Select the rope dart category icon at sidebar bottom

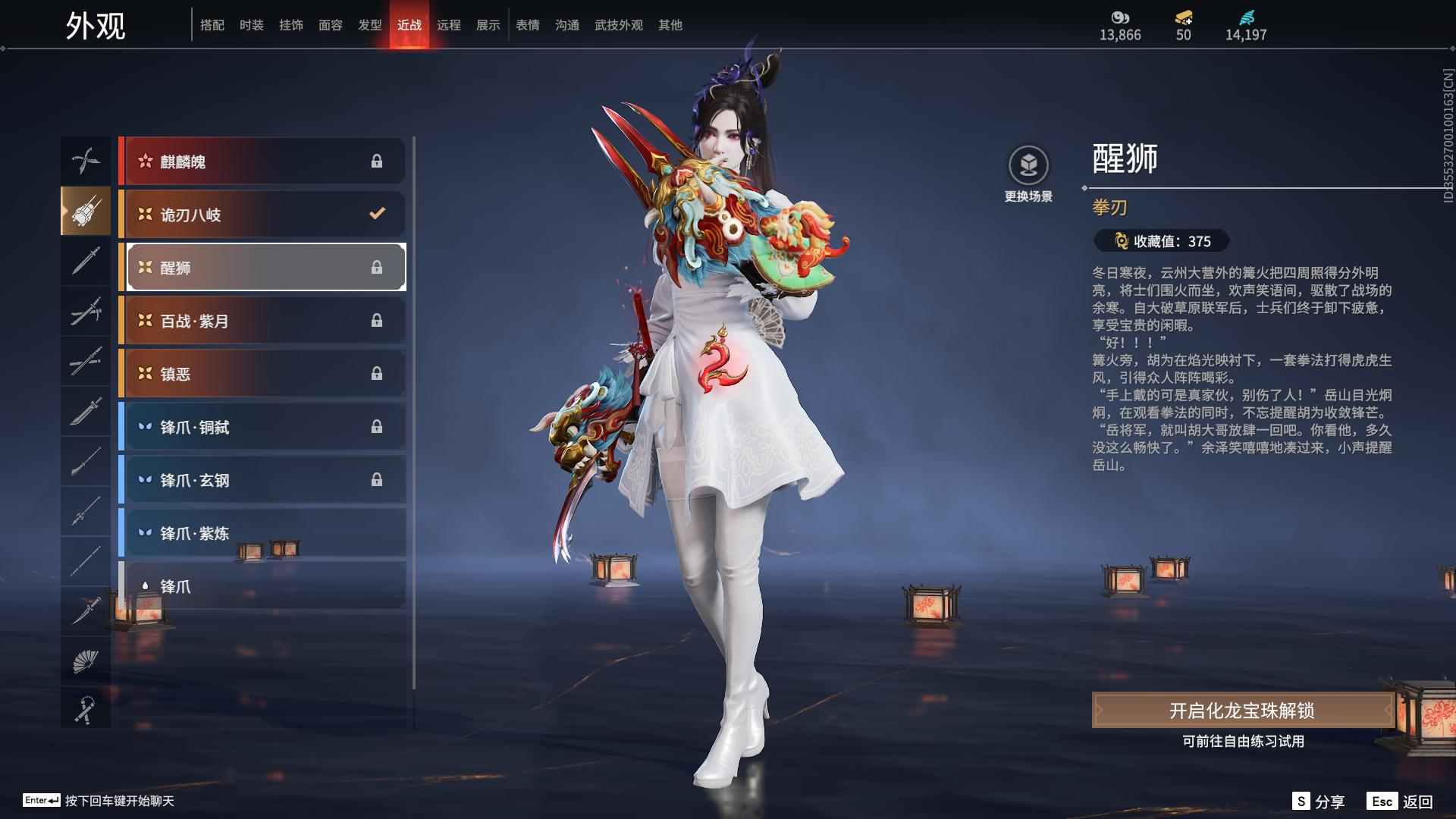tap(86, 709)
